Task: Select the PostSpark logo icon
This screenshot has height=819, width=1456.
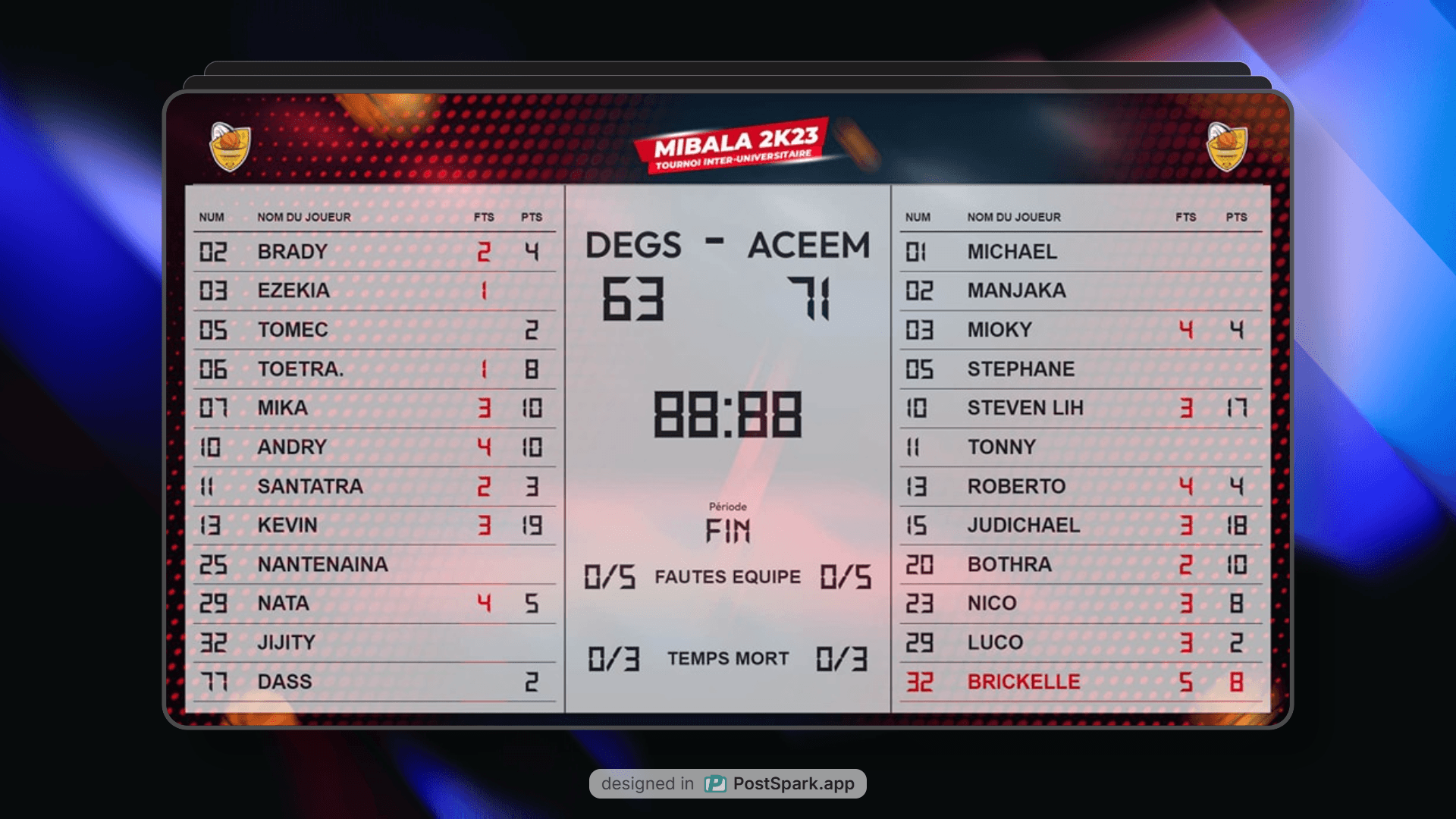Action: click(x=716, y=783)
